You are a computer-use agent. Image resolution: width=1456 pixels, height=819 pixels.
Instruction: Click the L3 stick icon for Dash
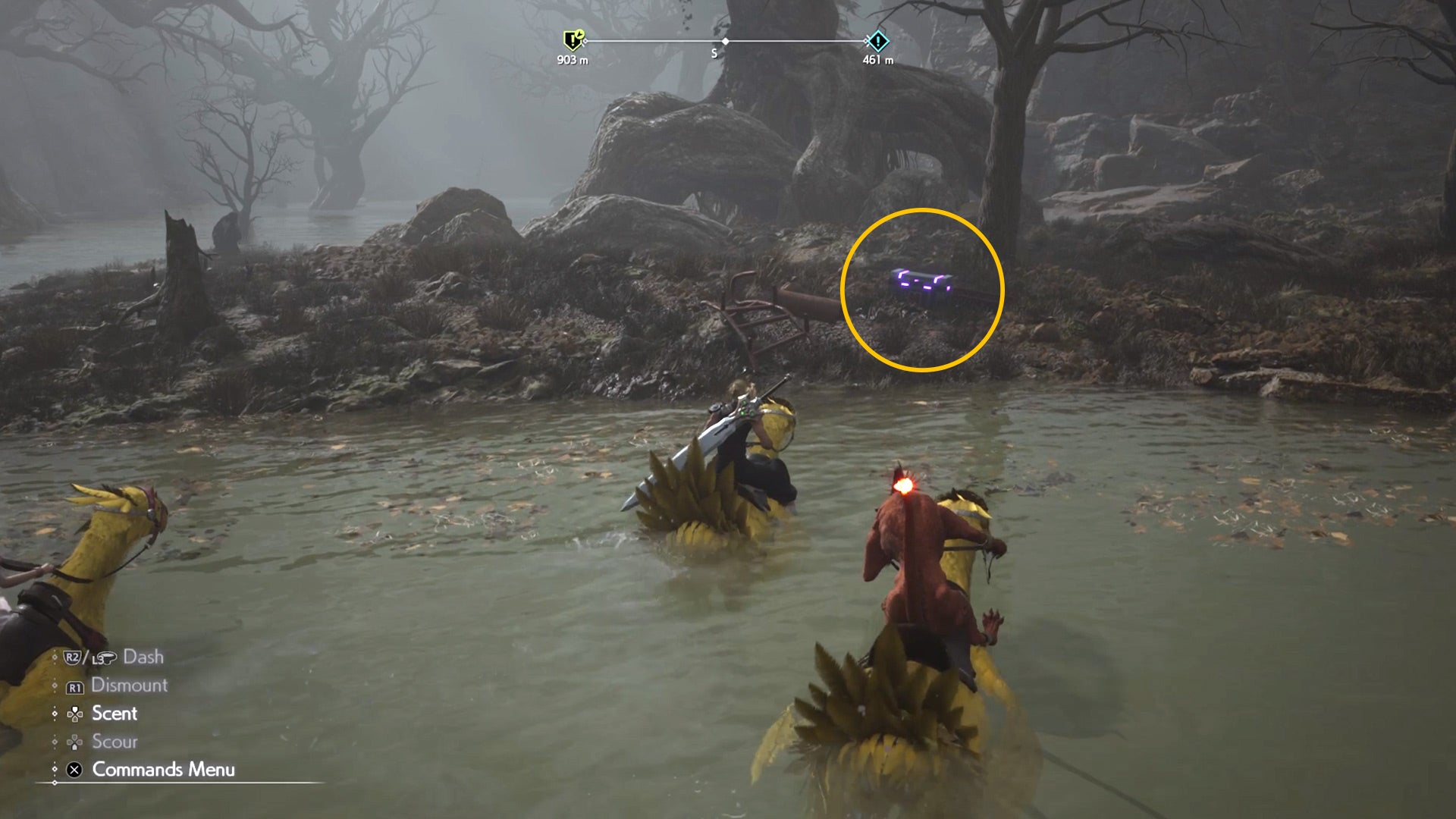pyautogui.click(x=104, y=658)
